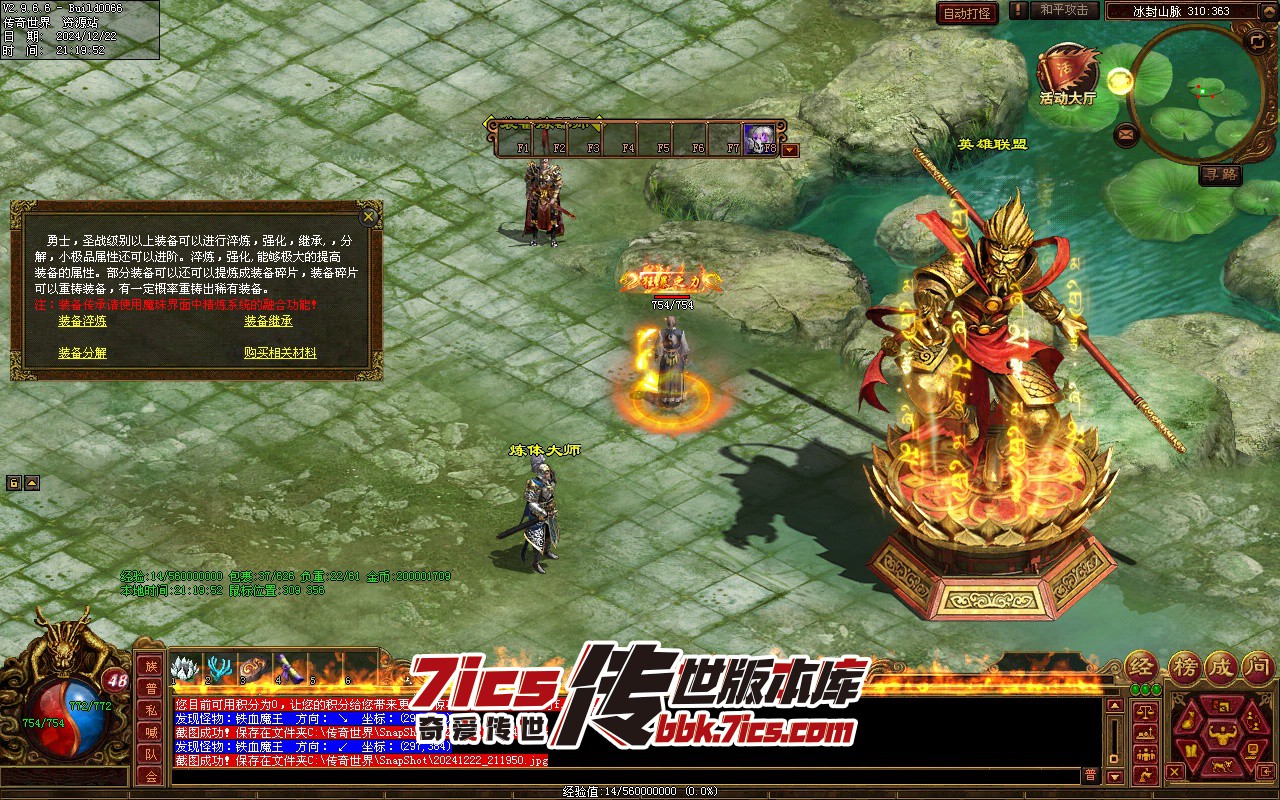Open the mail envelope icon
Viewport: 1280px width, 800px height.
[x=1126, y=133]
